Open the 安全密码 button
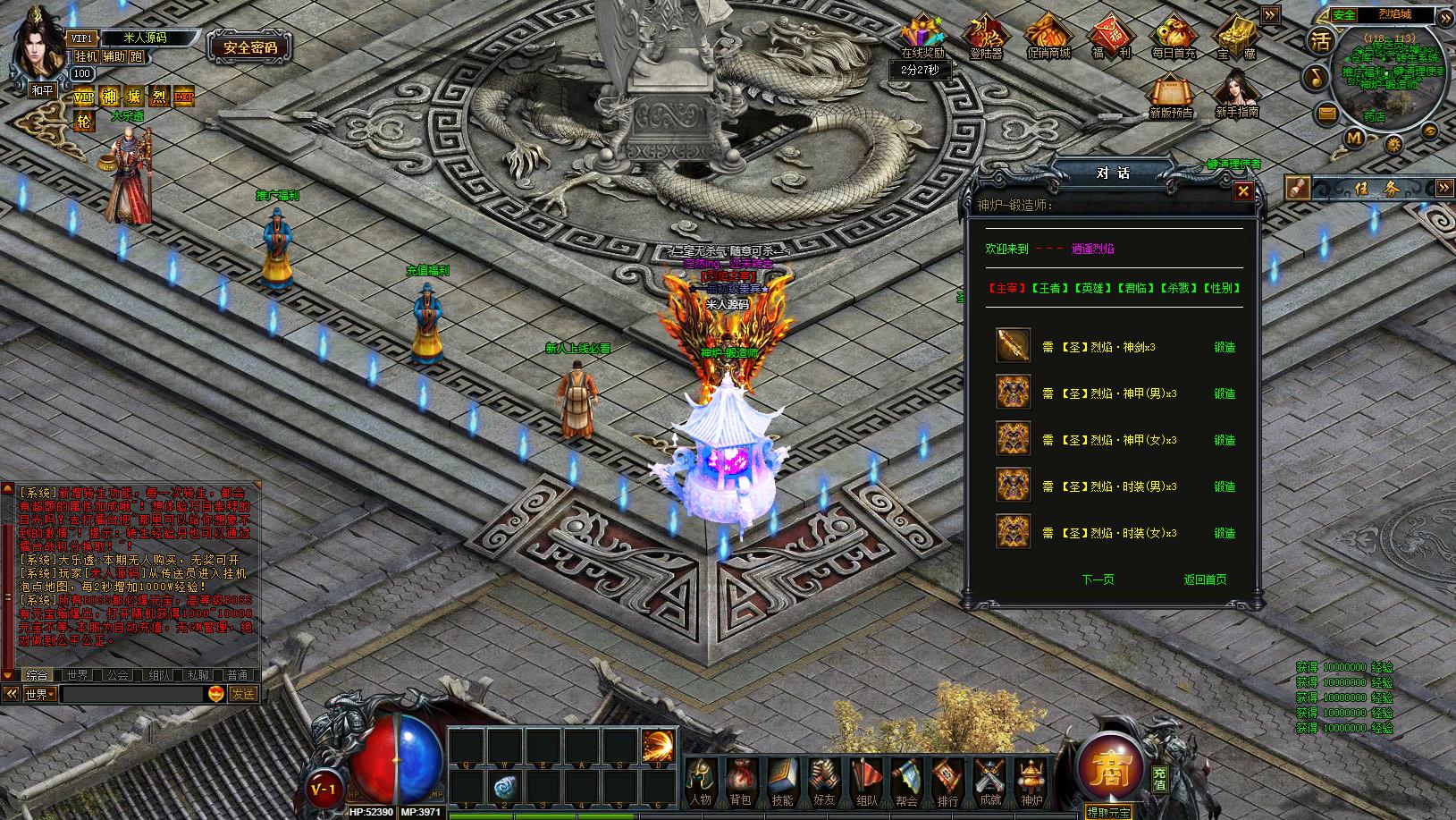Image resolution: width=1456 pixels, height=820 pixels. point(250,47)
